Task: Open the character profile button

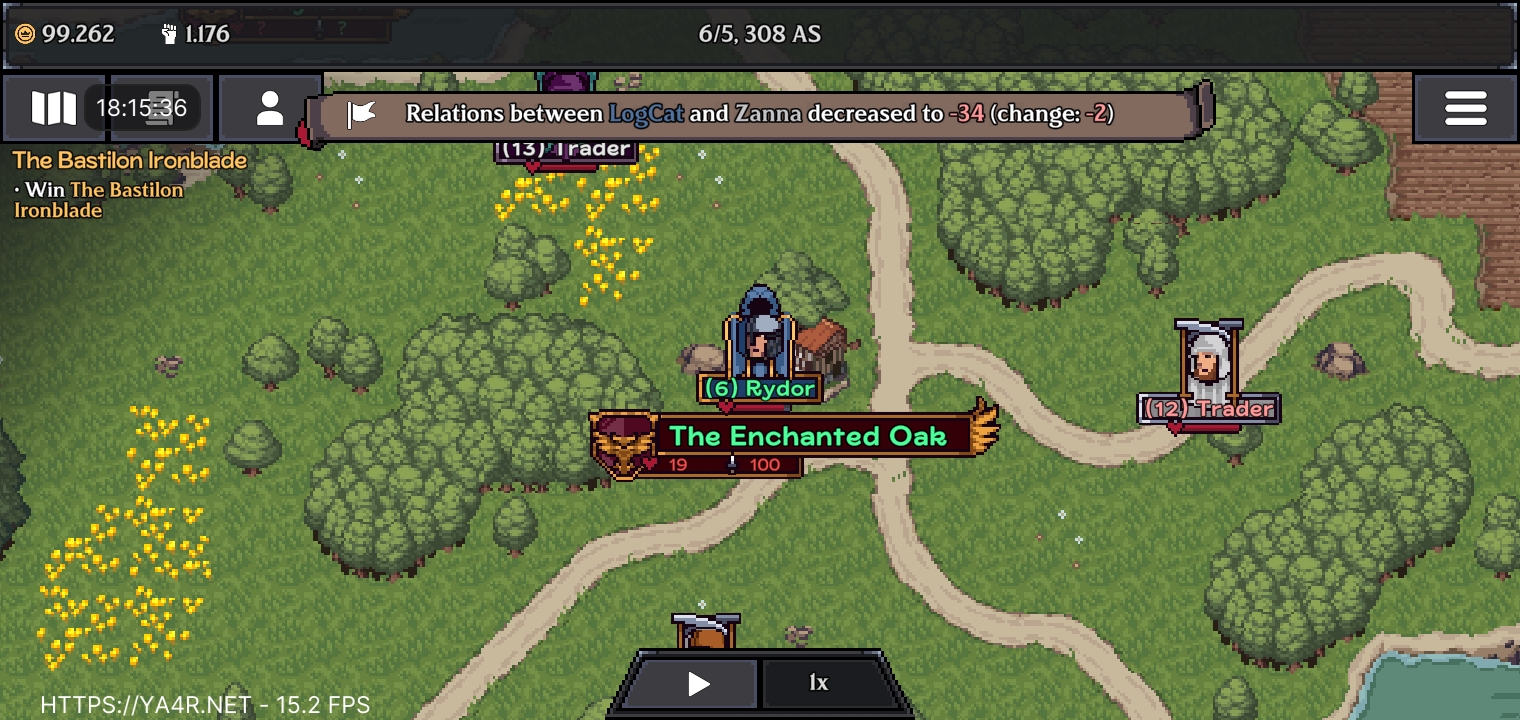Action: pyautogui.click(x=270, y=108)
